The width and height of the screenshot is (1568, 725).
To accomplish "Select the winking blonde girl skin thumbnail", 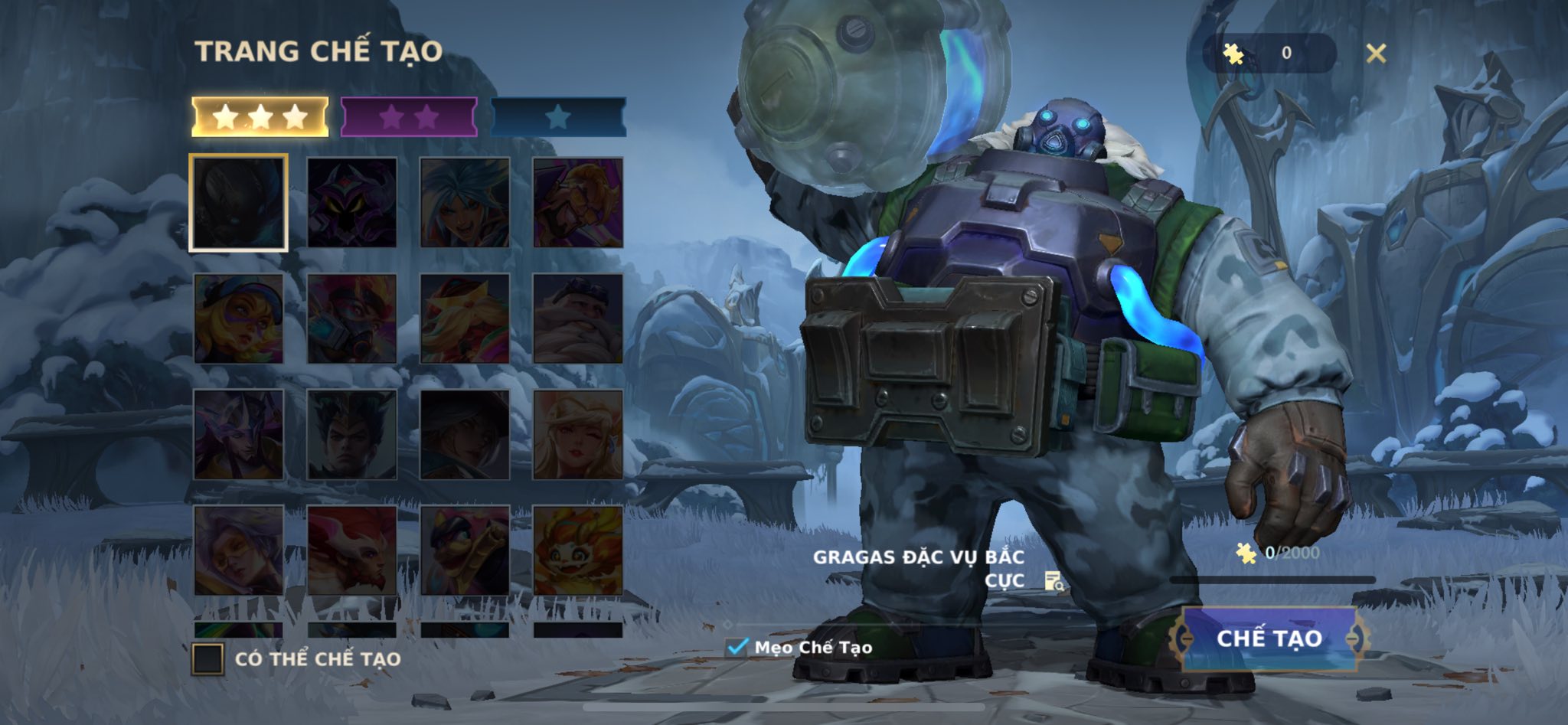I will [578, 435].
